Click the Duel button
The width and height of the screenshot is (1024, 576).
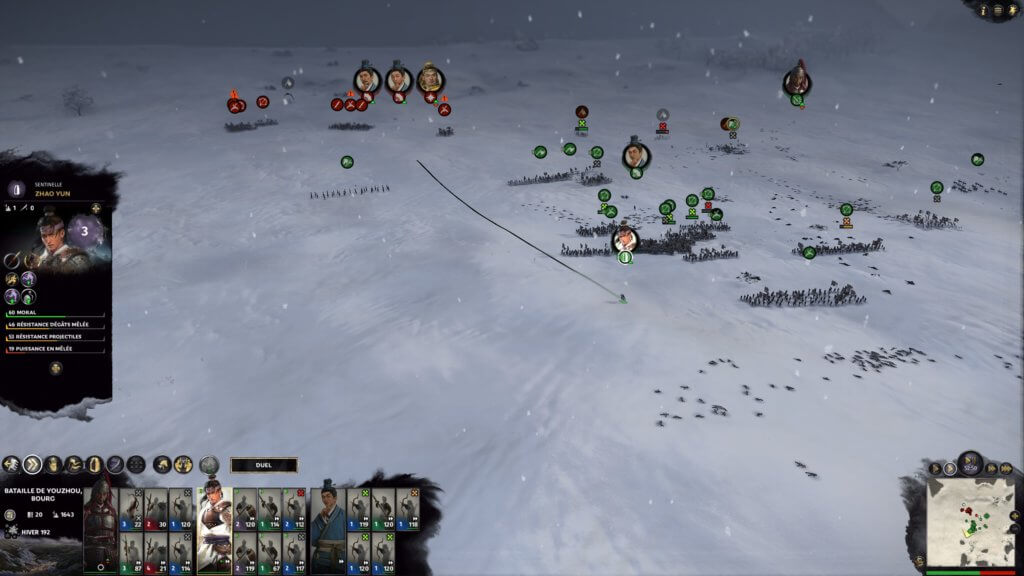point(264,465)
